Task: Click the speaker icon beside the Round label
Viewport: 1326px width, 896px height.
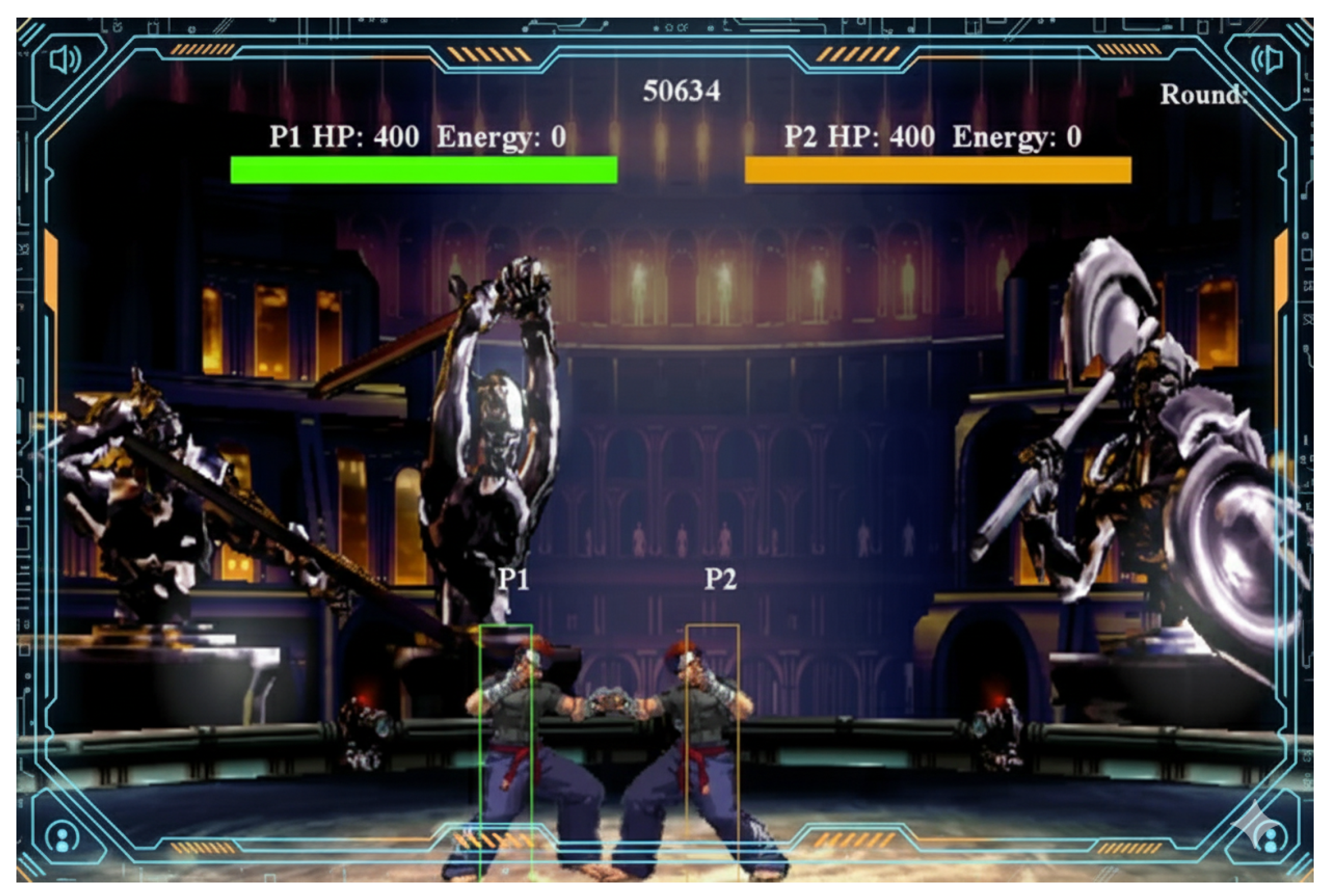Action: pyautogui.click(x=1266, y=60)
